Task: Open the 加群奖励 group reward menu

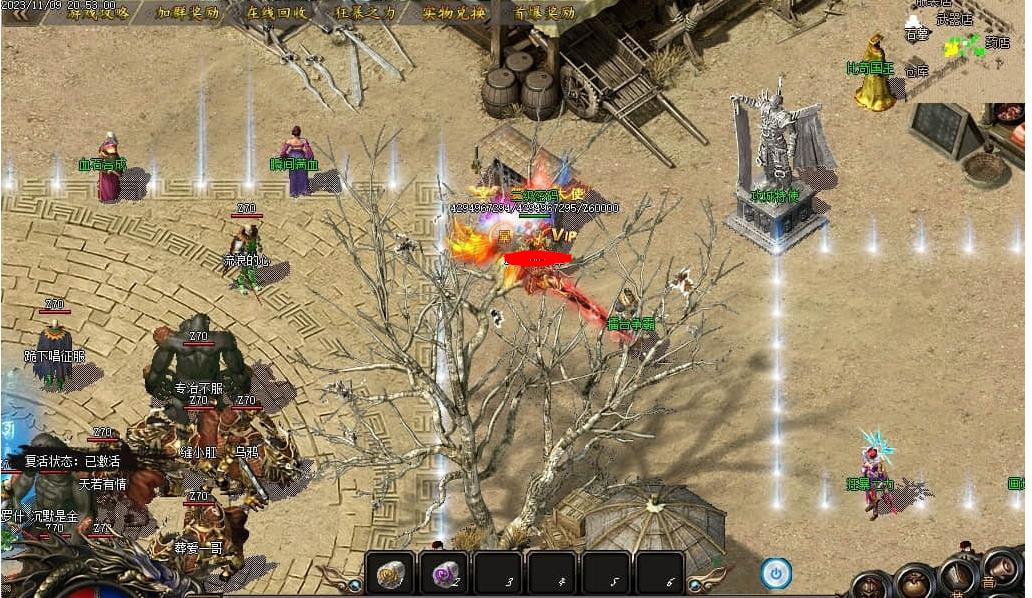Action: click(186, 12)
